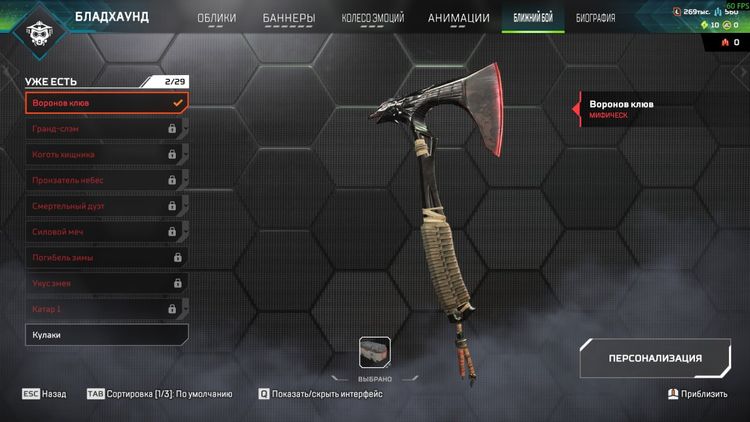This screenshot has height=422, width=750.
Task: Select the Укус змея item
Action: coord(106,284)
